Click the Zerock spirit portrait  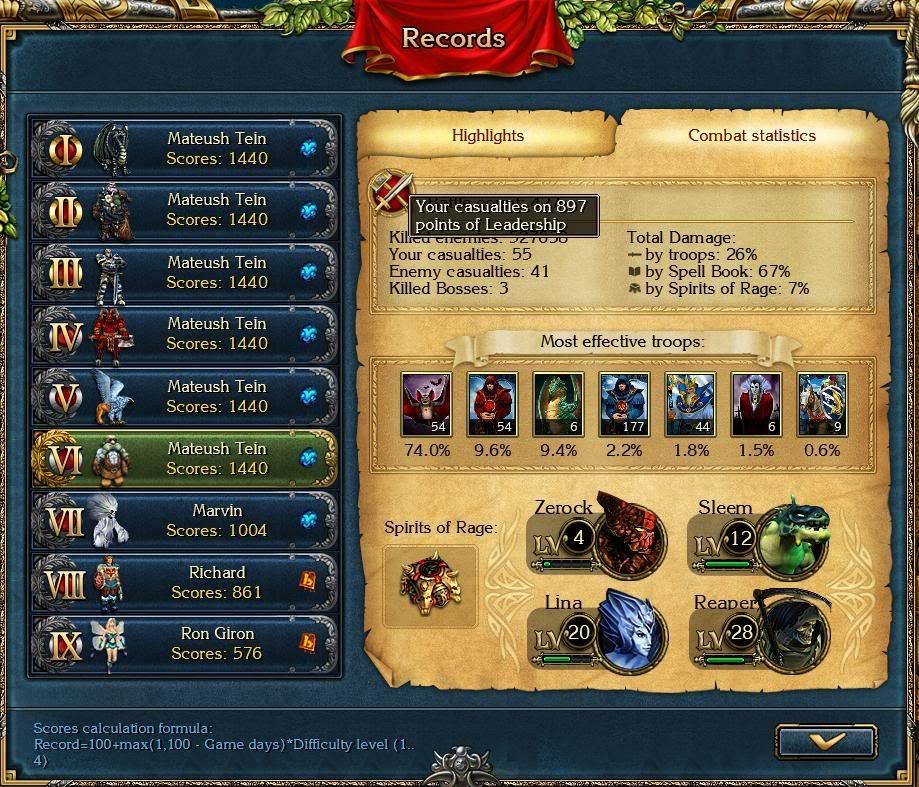[x=630, y=534]
